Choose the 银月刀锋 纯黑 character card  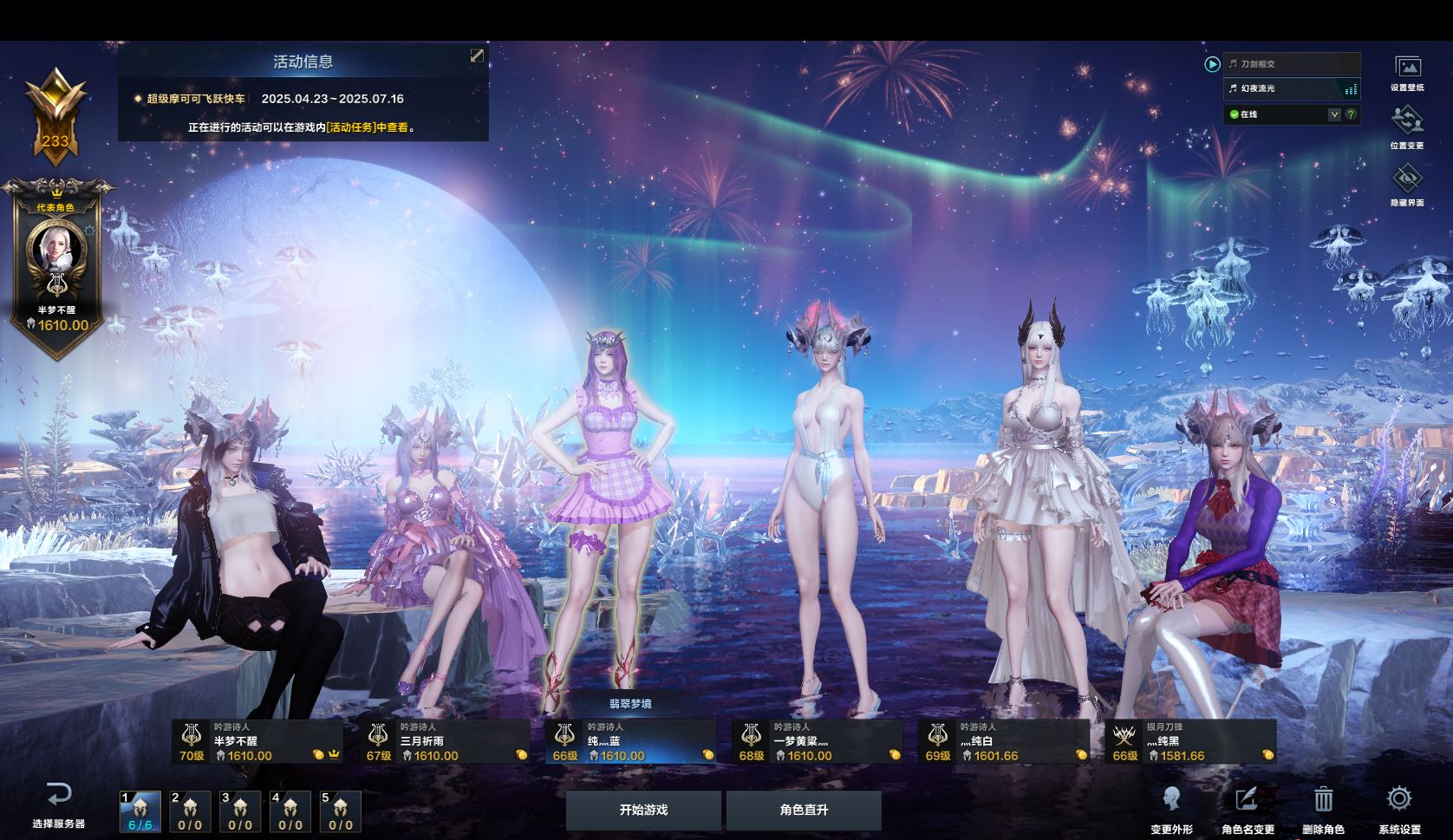point(1190,742)
